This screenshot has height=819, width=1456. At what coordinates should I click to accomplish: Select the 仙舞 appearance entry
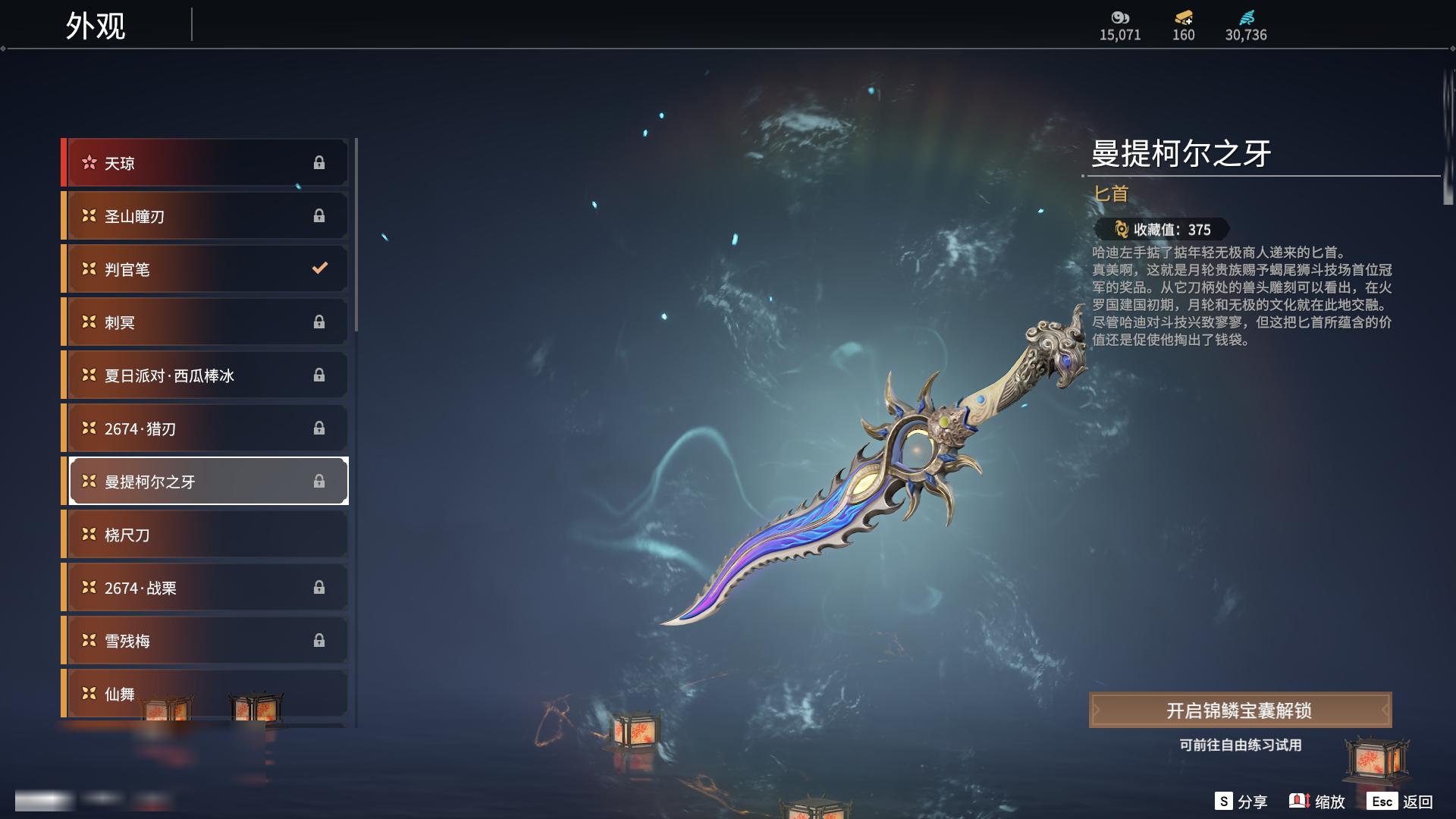point(206,692)
